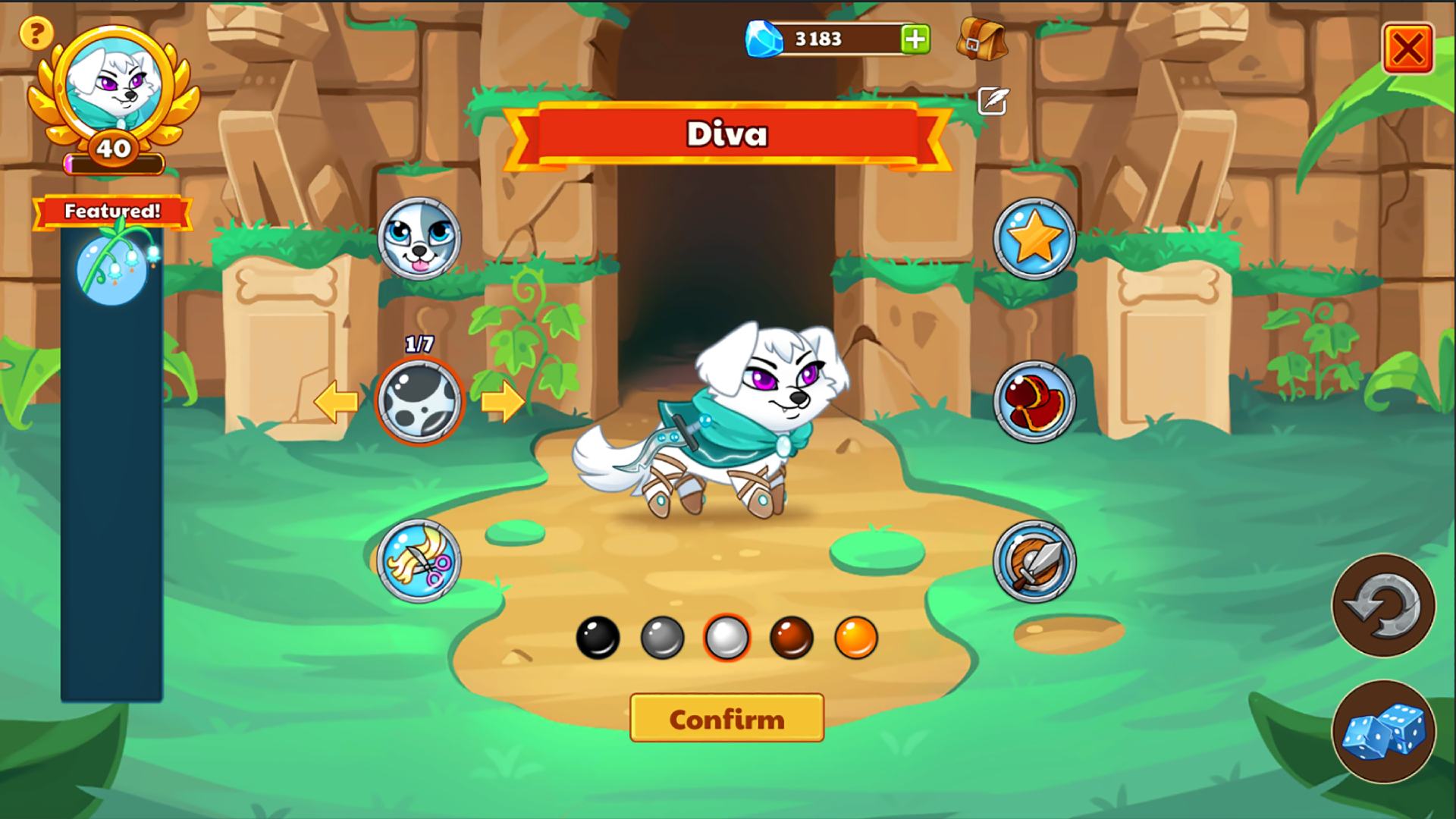1456x819 pixels.
Task: Open the fur pattern selector showing 1/7
Action: (419, 402)
